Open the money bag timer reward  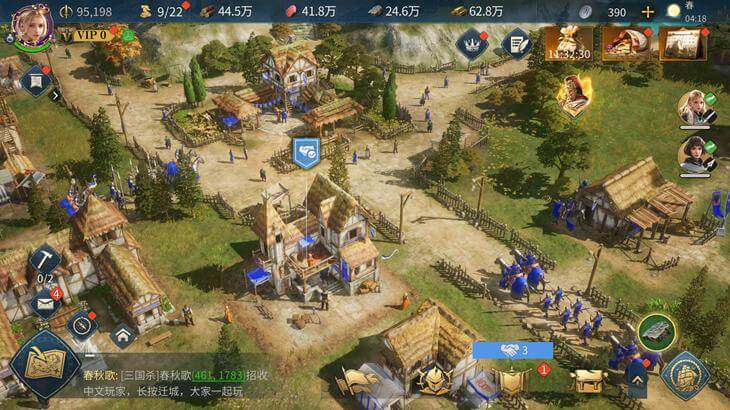pos(567,44)
